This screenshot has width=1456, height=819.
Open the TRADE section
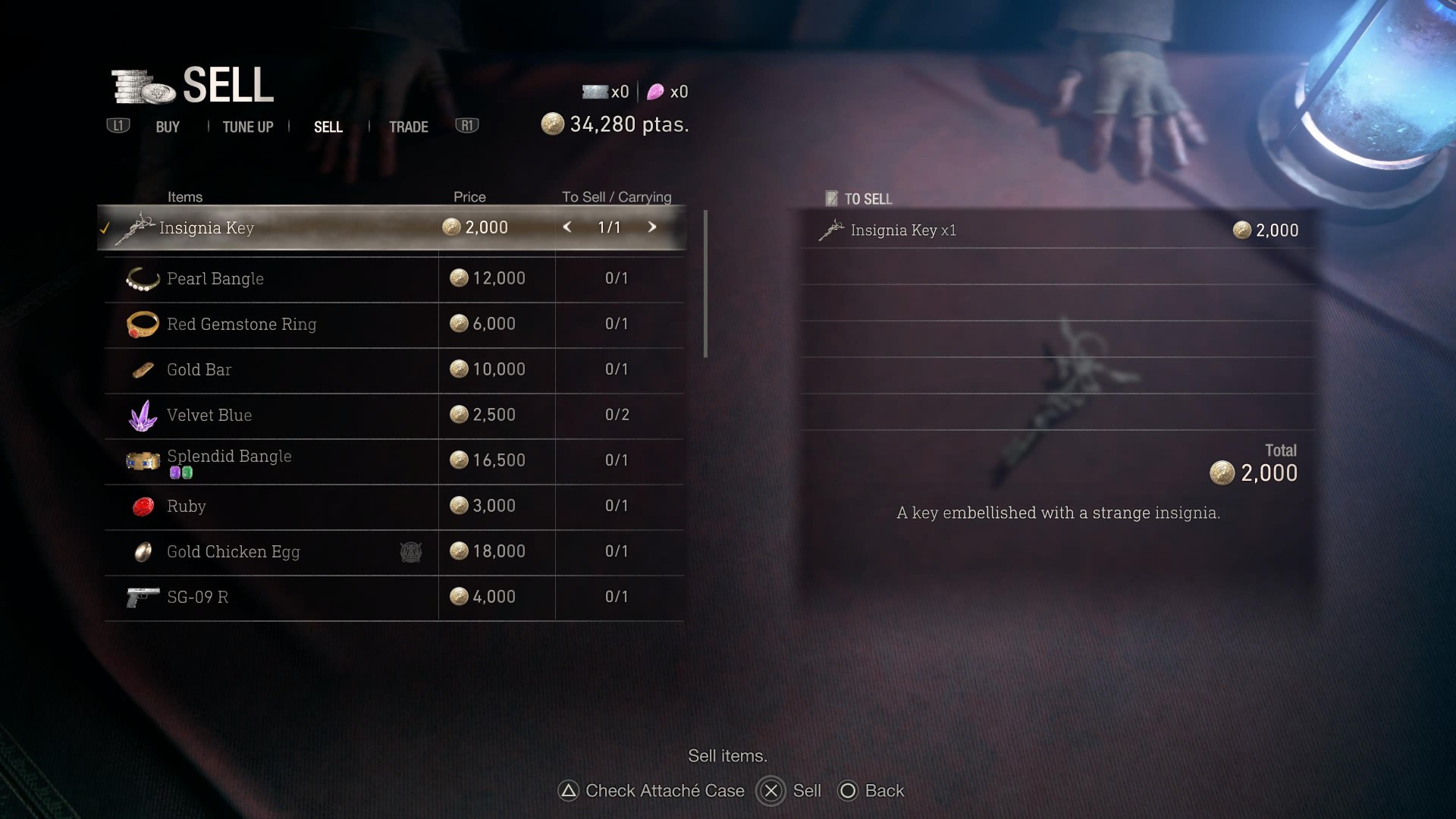coord(408,127)
